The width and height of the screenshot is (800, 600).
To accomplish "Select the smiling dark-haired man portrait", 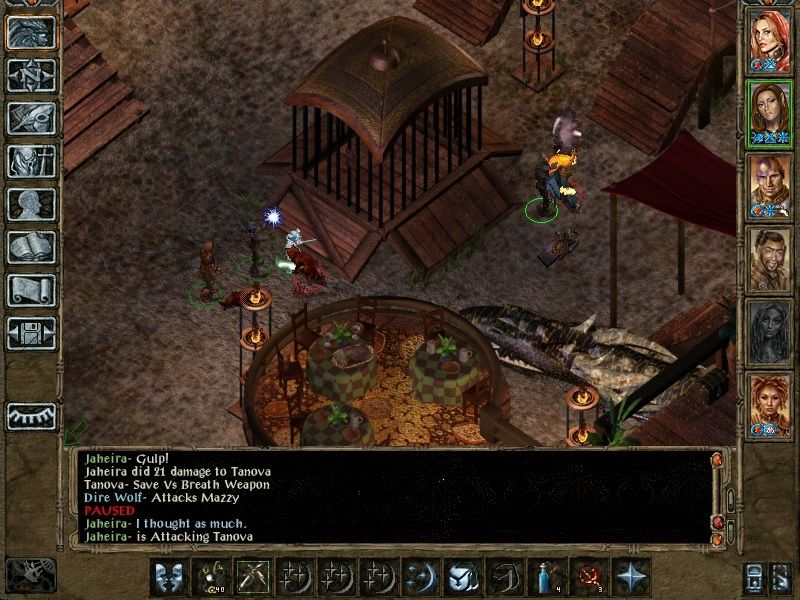I will (x=769, y=260).
